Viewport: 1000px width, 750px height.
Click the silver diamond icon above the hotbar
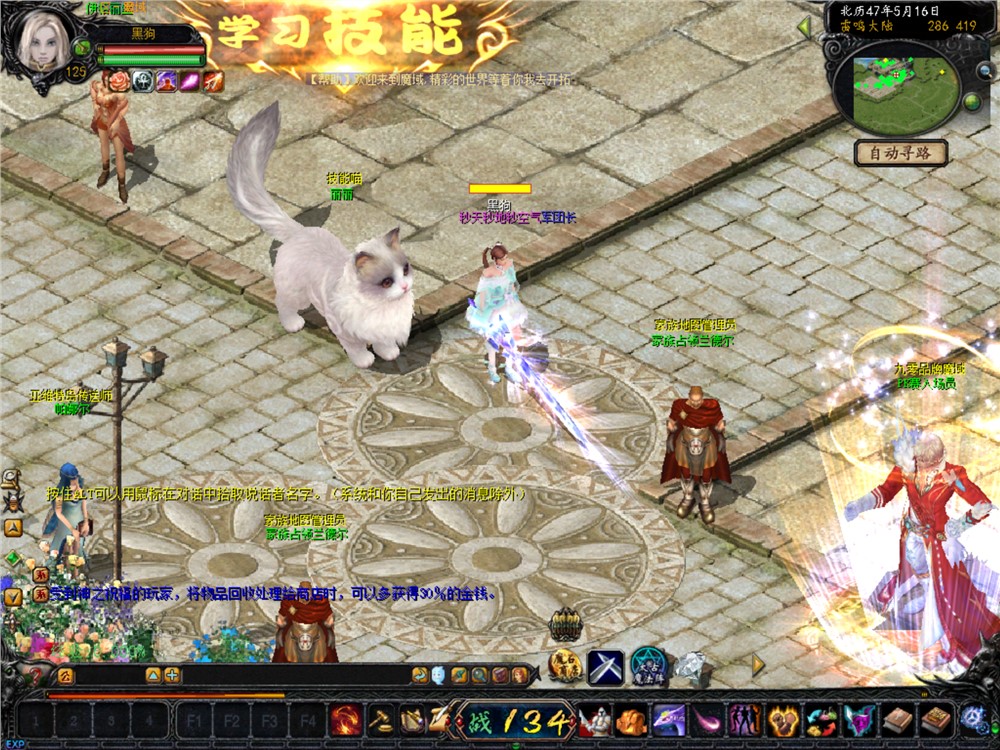point(690,665)
